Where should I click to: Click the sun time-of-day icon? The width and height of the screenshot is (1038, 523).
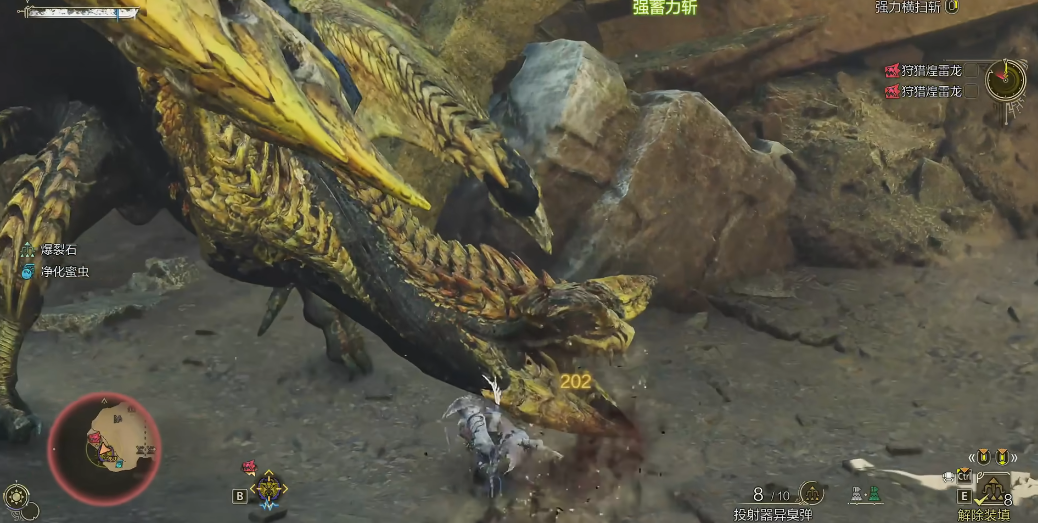tap(17, 496)
